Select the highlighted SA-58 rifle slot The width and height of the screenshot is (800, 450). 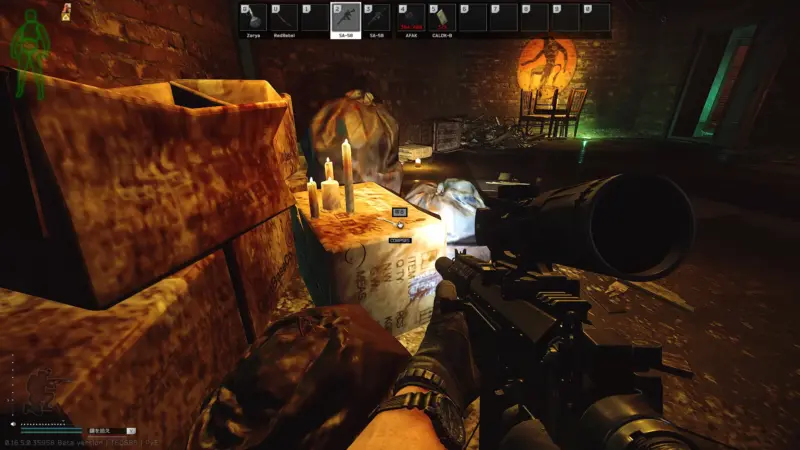(345, 19)
